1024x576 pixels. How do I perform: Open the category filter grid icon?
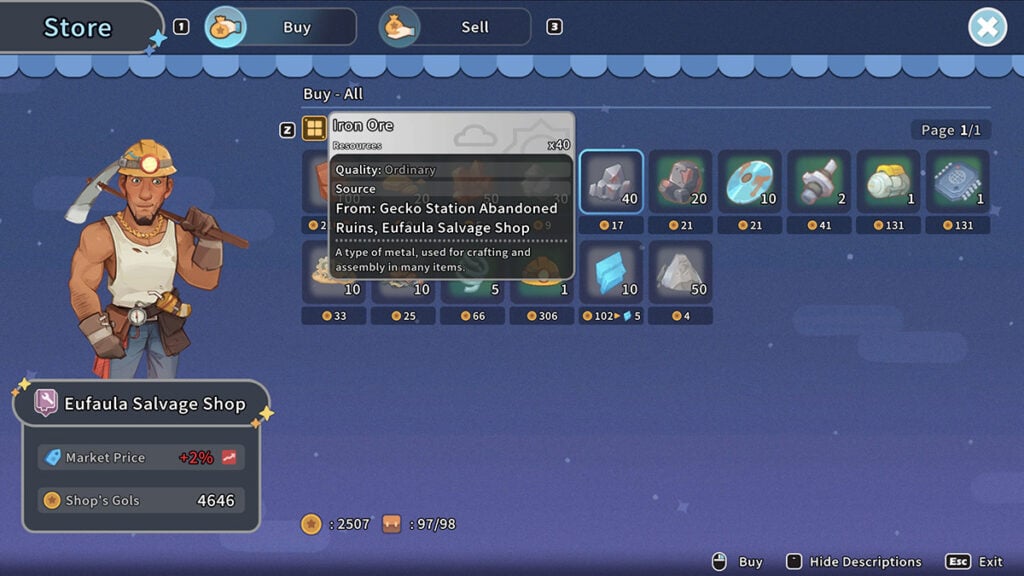(314, 128)
